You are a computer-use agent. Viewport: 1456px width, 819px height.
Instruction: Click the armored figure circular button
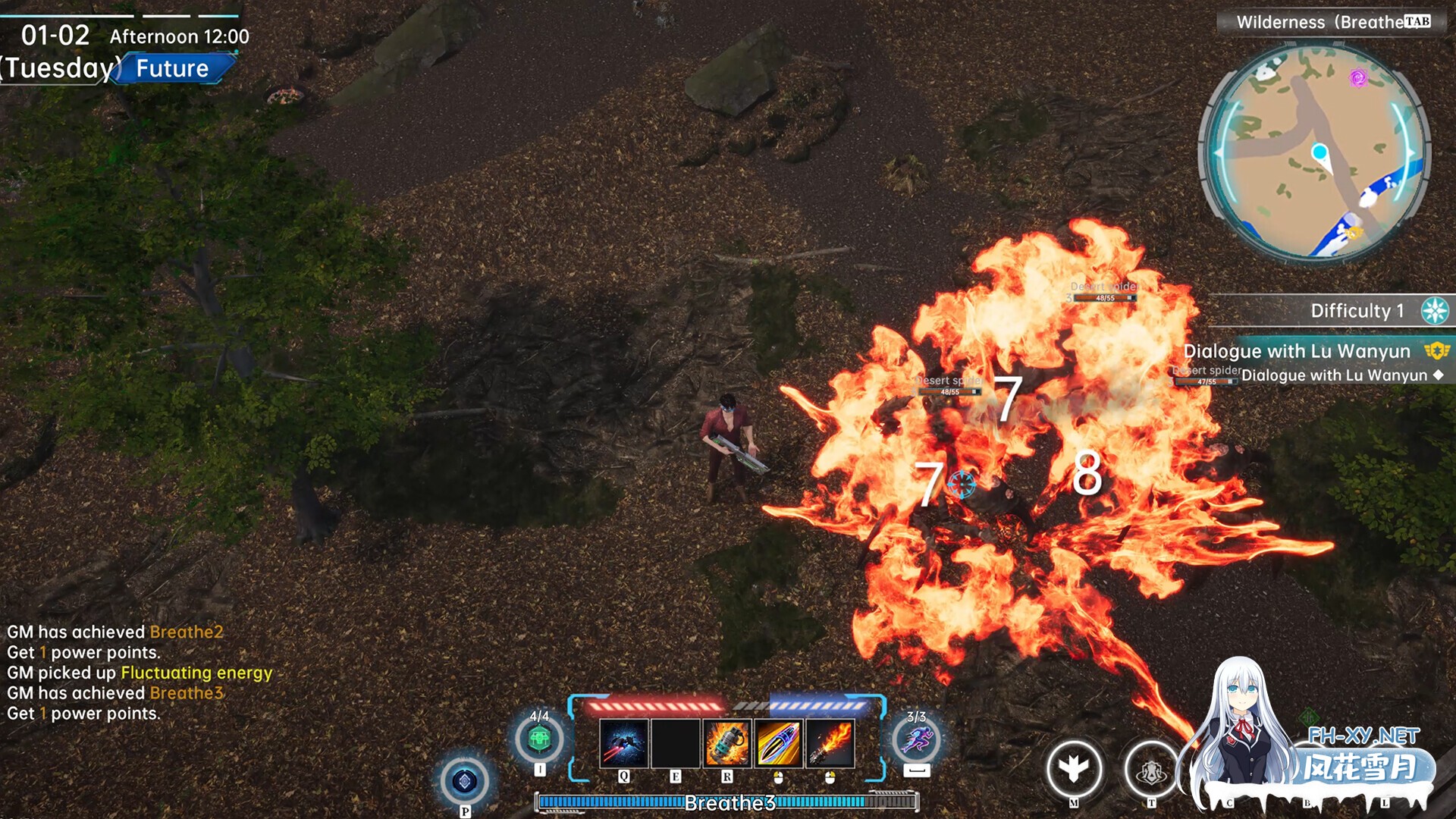(x=1151, y=770)
